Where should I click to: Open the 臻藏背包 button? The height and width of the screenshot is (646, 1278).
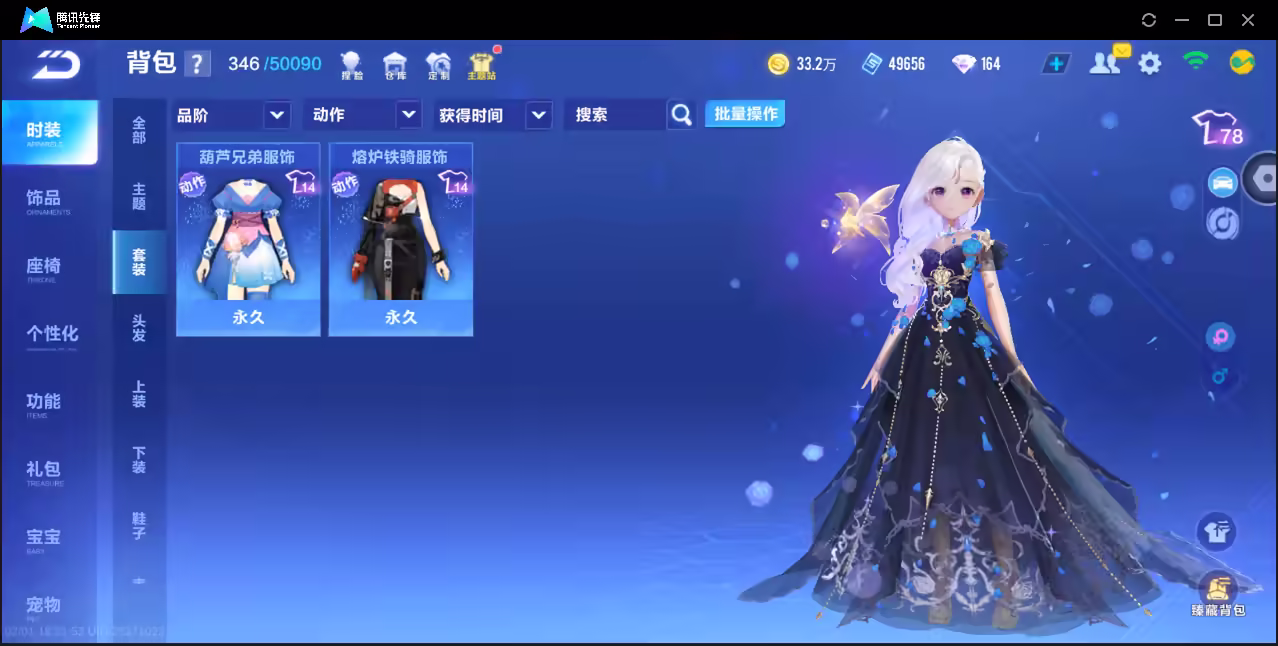pyautogui.click(x=1217, y=594)
